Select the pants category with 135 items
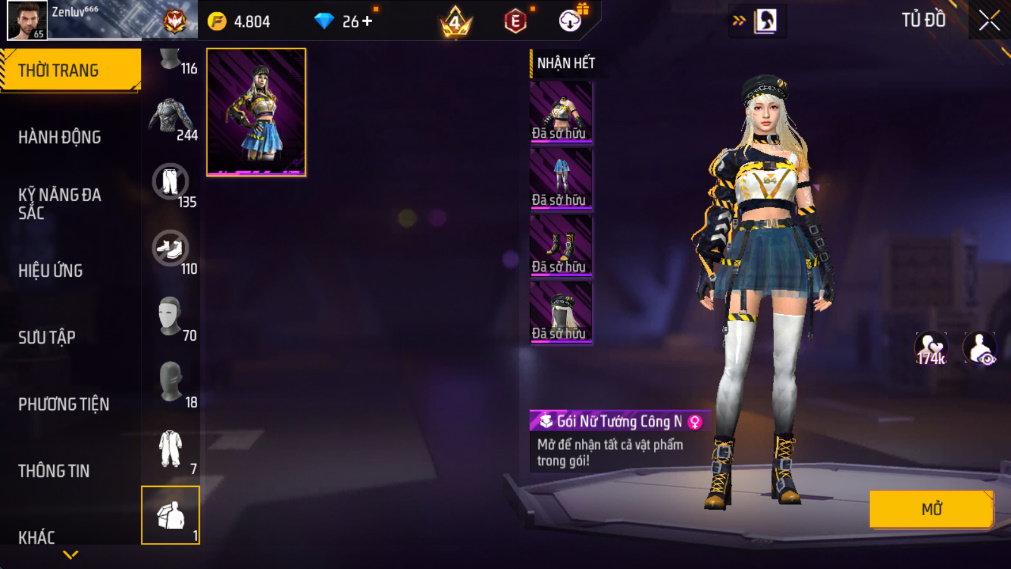Viewport: 1011px width, 569px height. (x=171, y=184)
